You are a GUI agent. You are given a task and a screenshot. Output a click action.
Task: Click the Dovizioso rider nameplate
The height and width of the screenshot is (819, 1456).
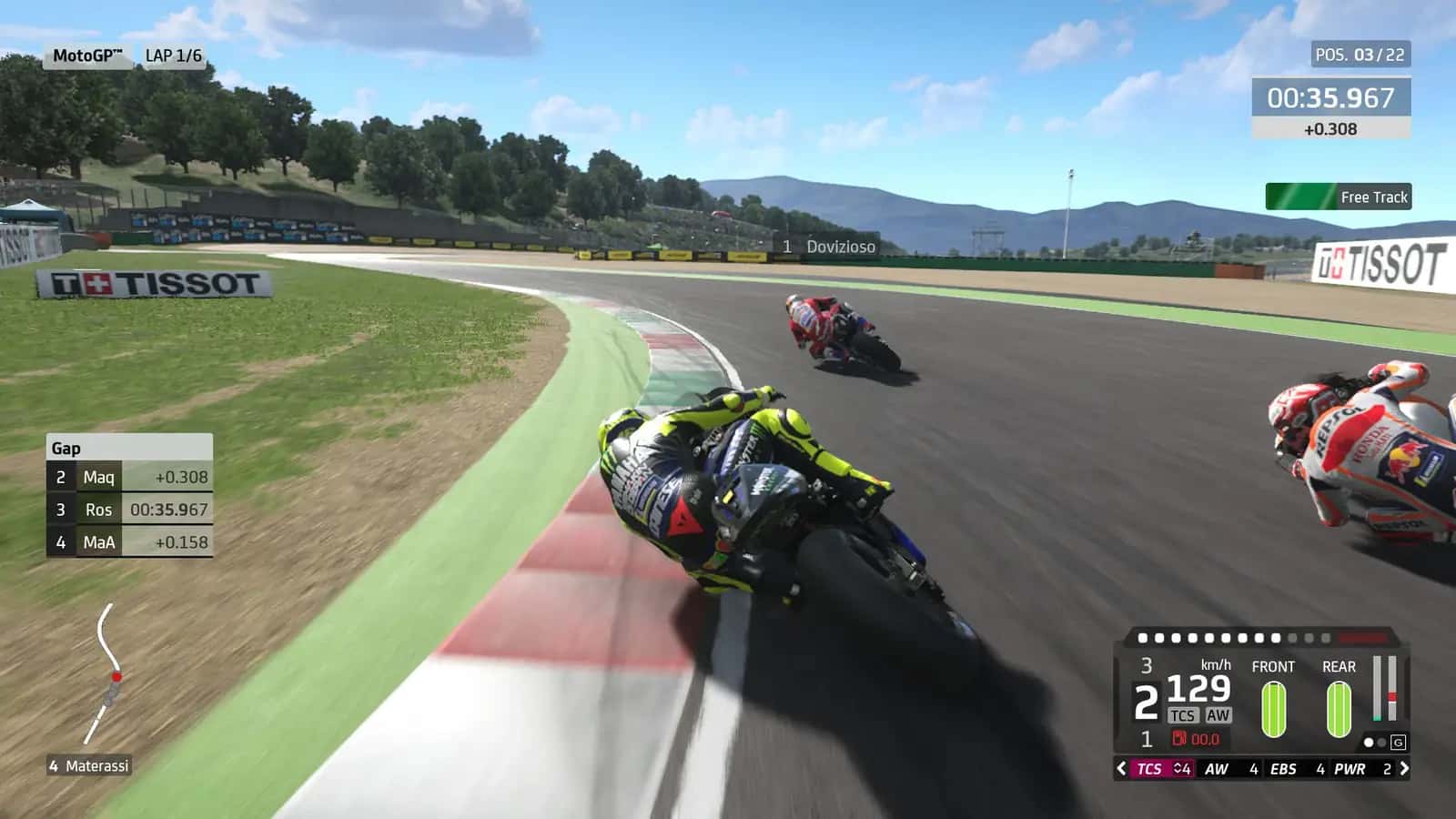[x=828, y=246]
